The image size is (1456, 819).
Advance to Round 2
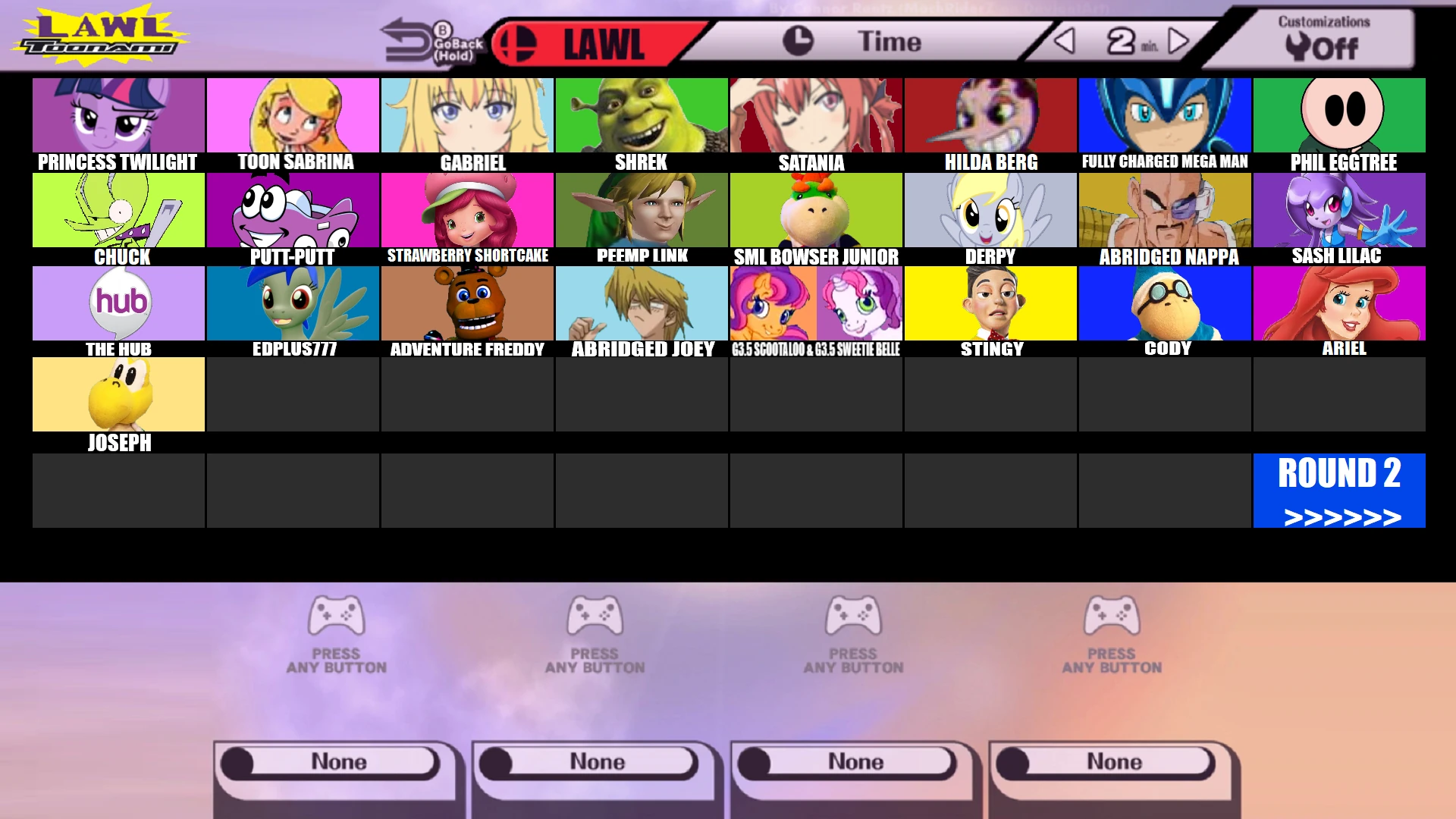pyautogui.click(x=1338, y=489)
